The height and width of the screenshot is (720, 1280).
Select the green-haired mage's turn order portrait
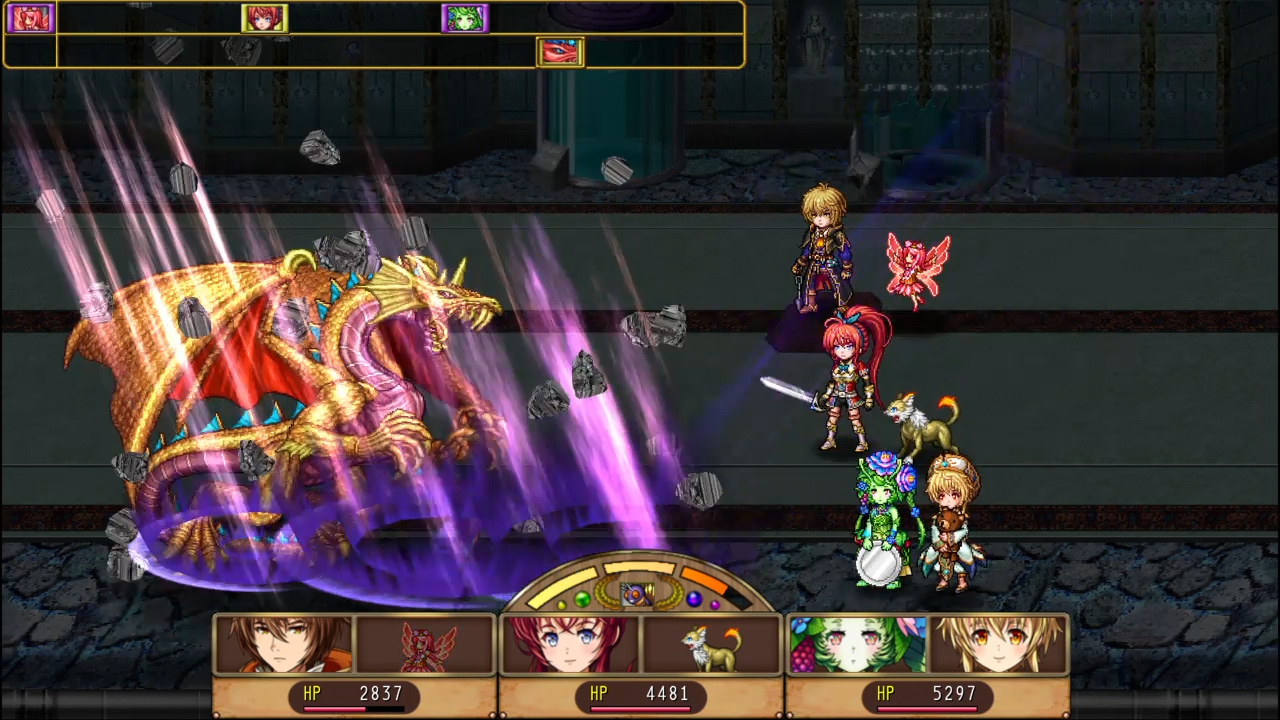point(466,18)
